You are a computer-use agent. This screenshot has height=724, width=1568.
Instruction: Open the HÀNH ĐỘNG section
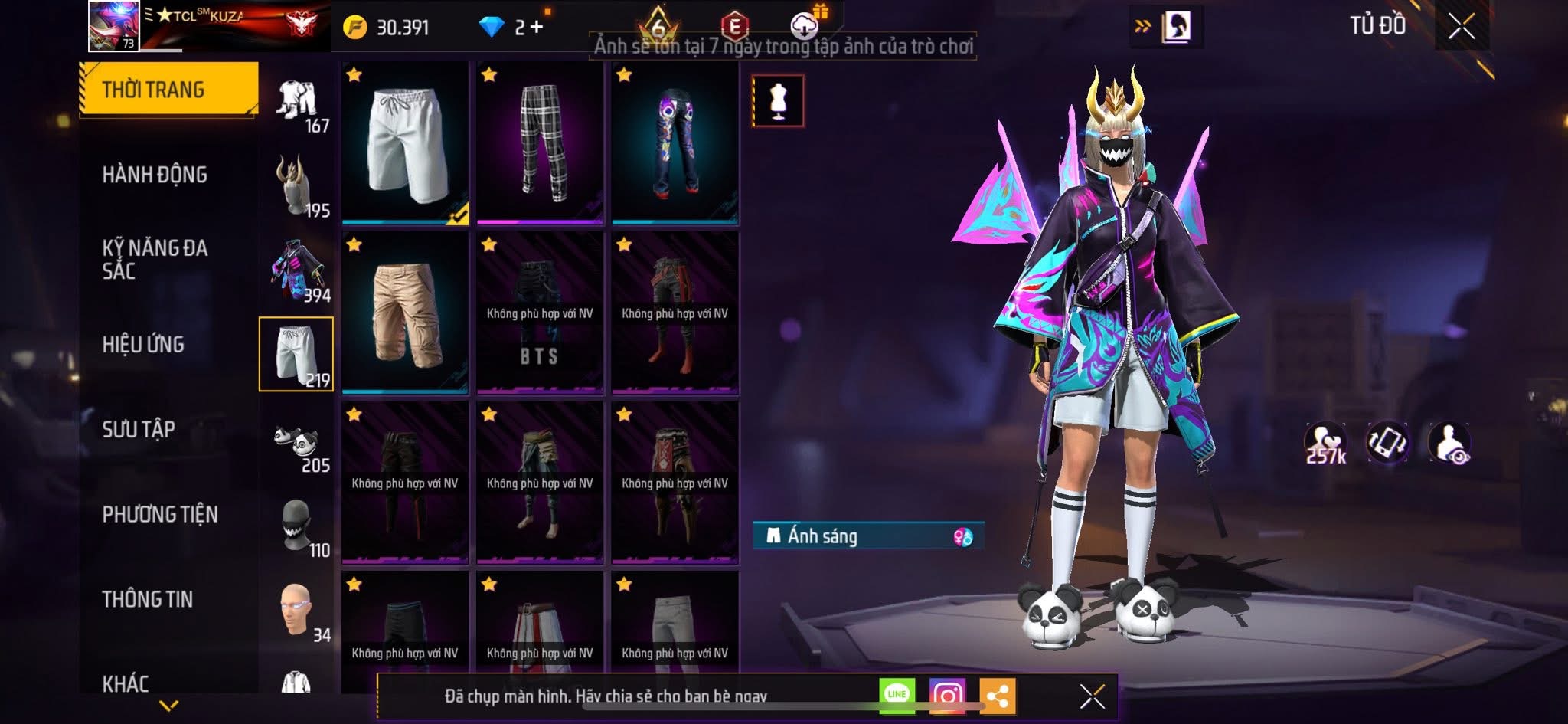pos(155,175)
